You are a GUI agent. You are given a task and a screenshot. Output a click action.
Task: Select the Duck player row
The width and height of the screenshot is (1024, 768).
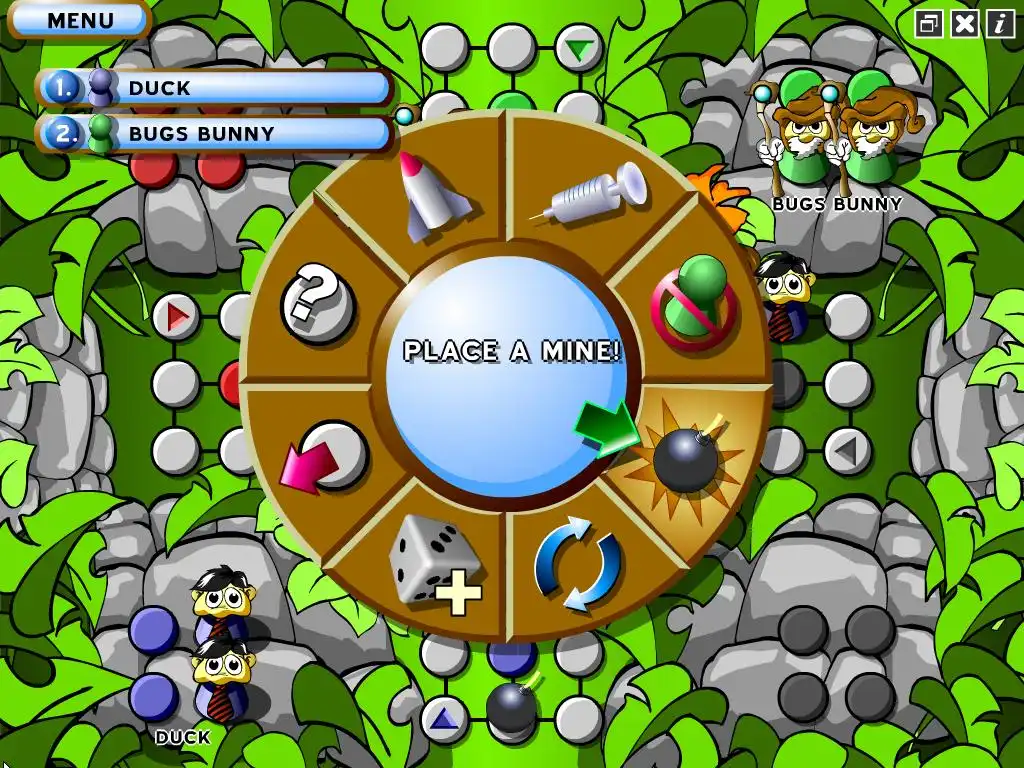215,88
